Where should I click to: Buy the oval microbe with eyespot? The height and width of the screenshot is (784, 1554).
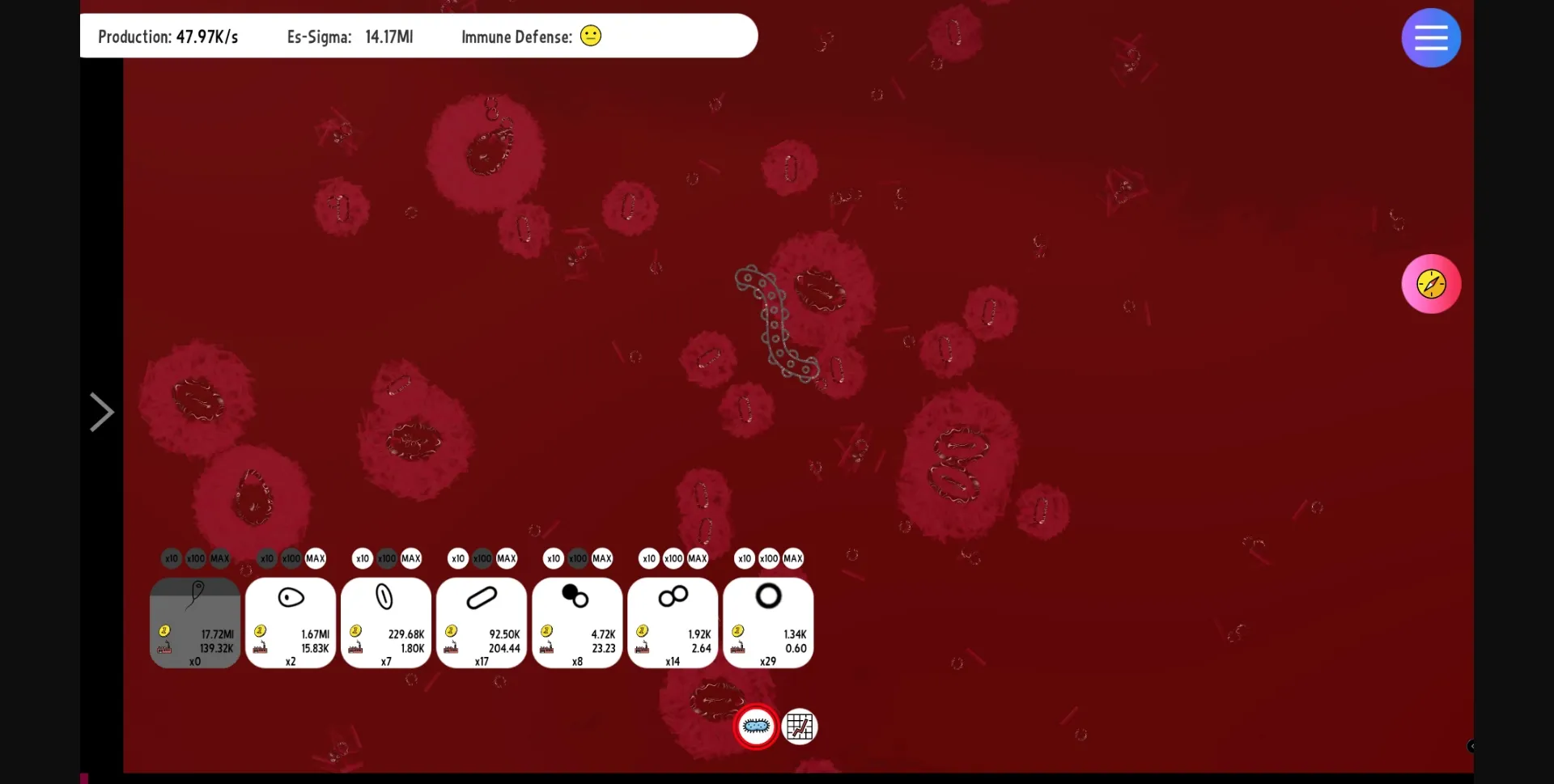(x=290, y=623)
